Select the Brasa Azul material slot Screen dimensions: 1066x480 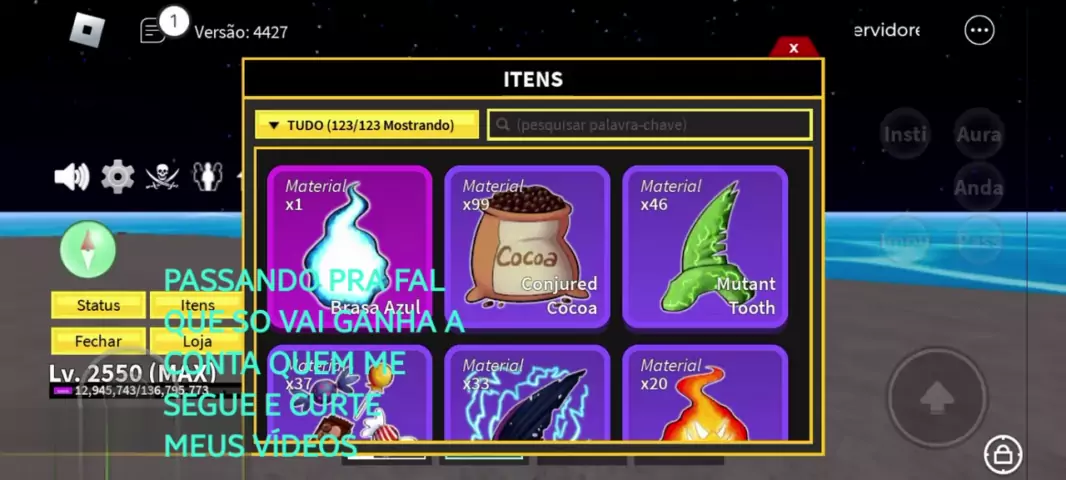(350, 246)
